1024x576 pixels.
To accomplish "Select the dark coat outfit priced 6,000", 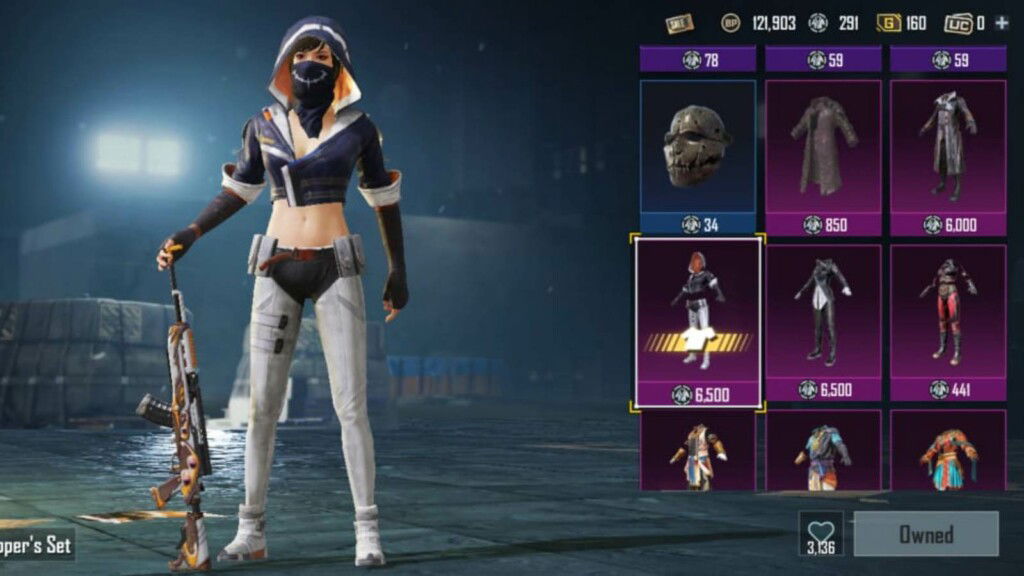I will coord(948,148).
